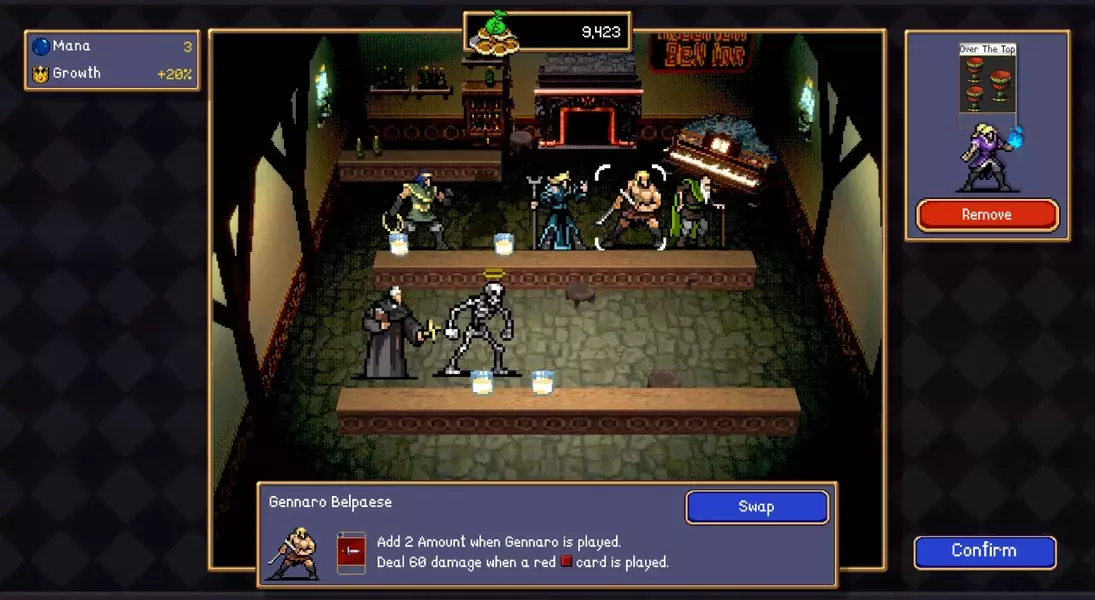This screenshot has width=1095, height=600.
Task: Click the blue Swap button
Action: (x=756, y=507)
